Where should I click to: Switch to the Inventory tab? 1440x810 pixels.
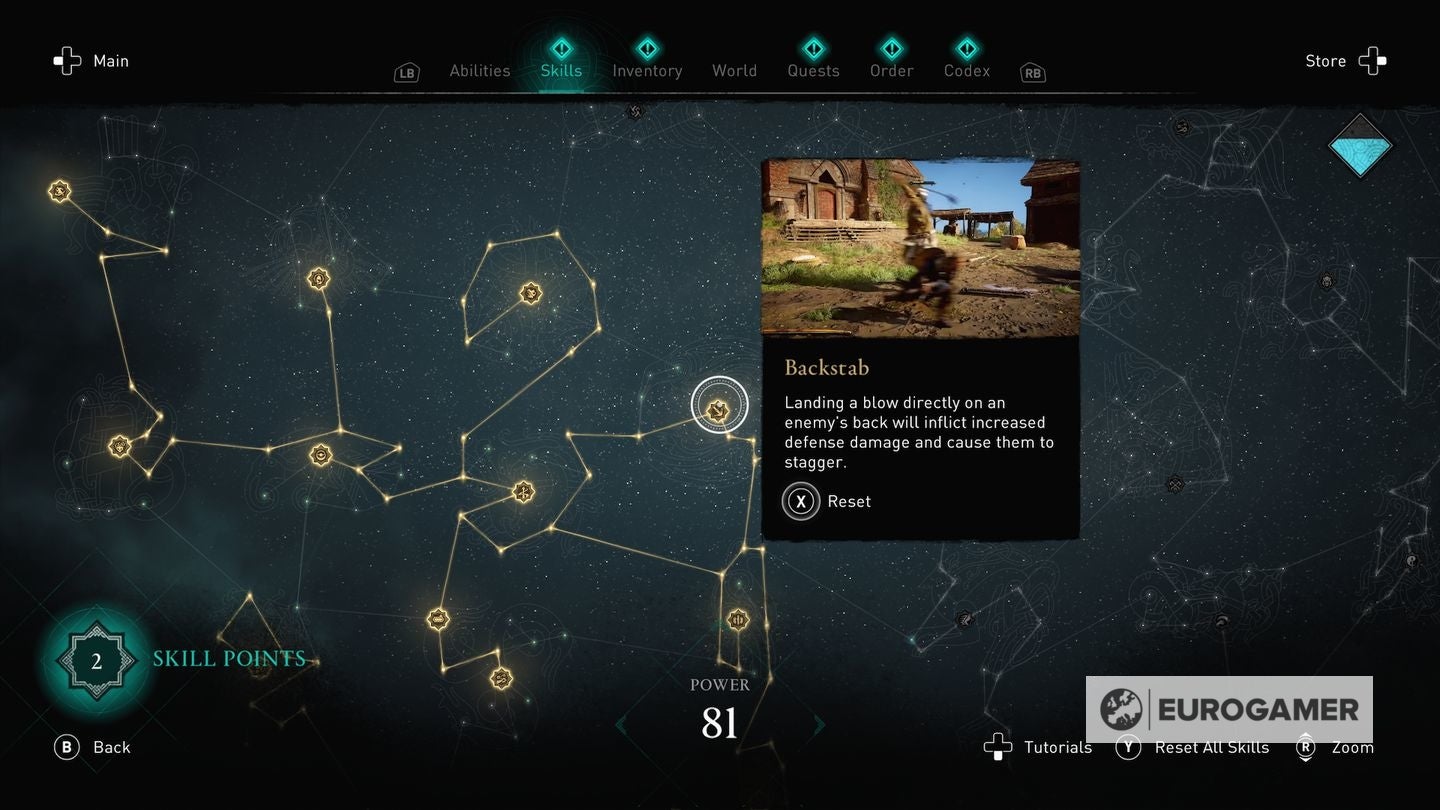(x=647, y=70)
